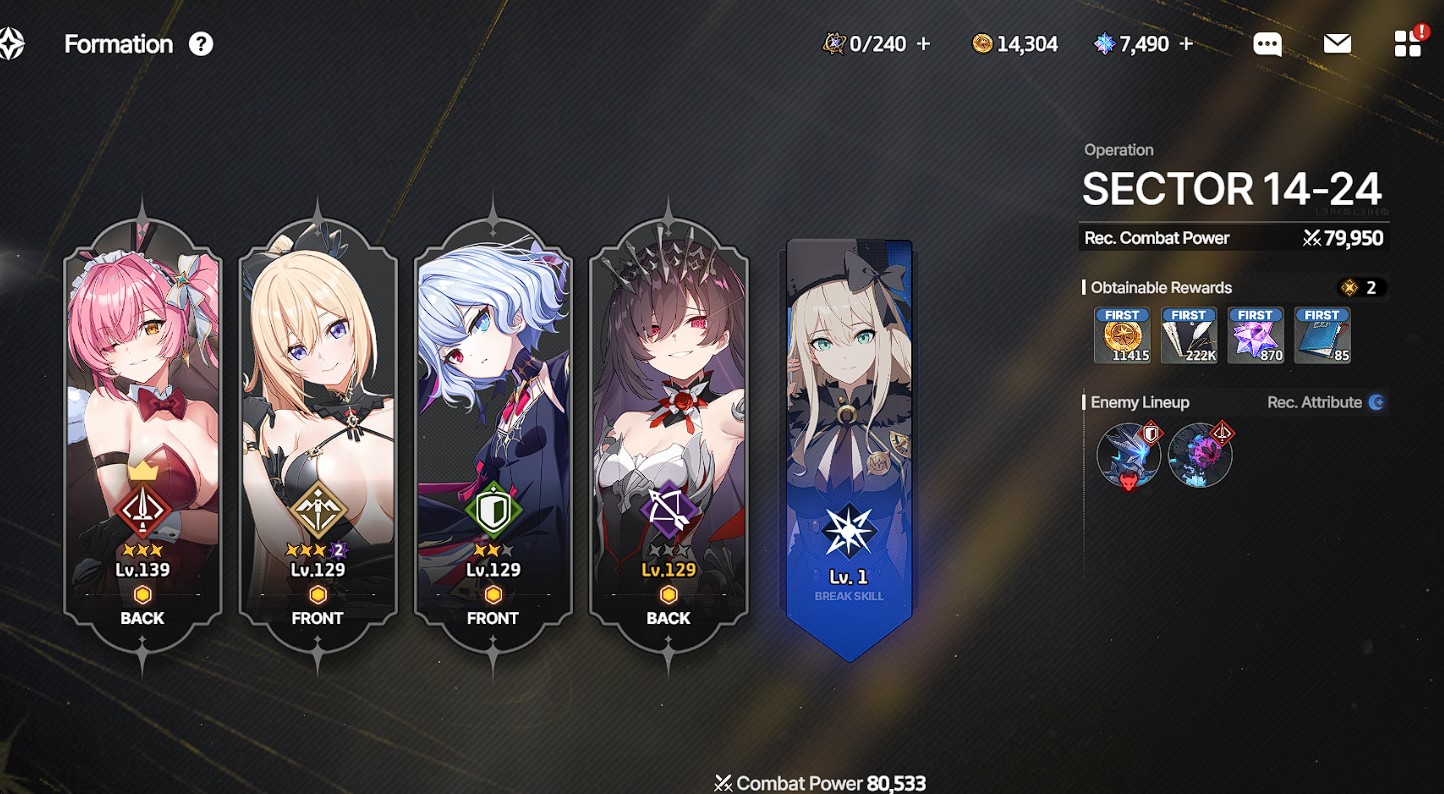View the first-clear gold coin reward
Screen dimensions: 1444x794
(1122, 335)
